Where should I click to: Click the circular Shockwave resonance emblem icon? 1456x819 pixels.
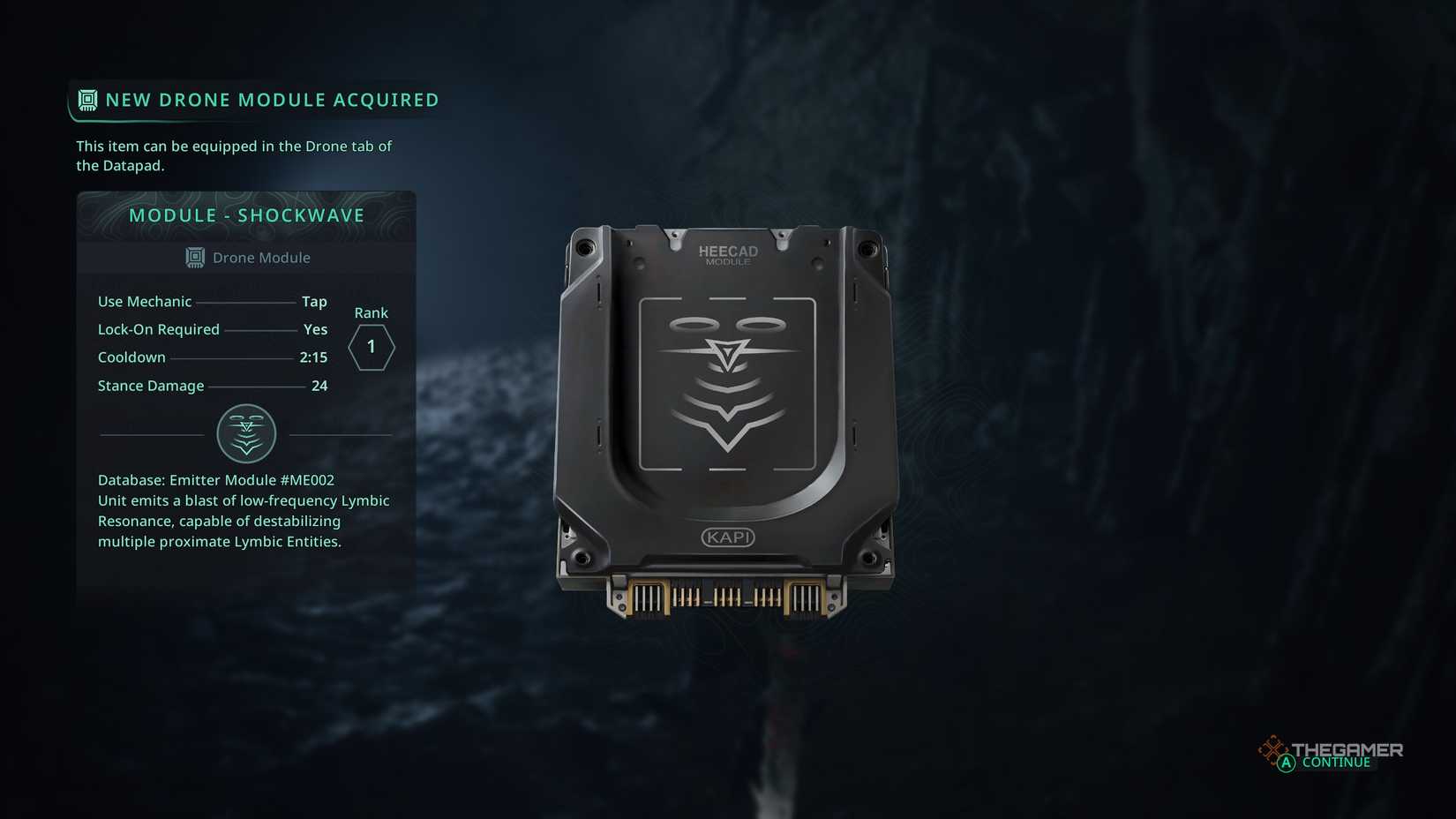[245, 433]
